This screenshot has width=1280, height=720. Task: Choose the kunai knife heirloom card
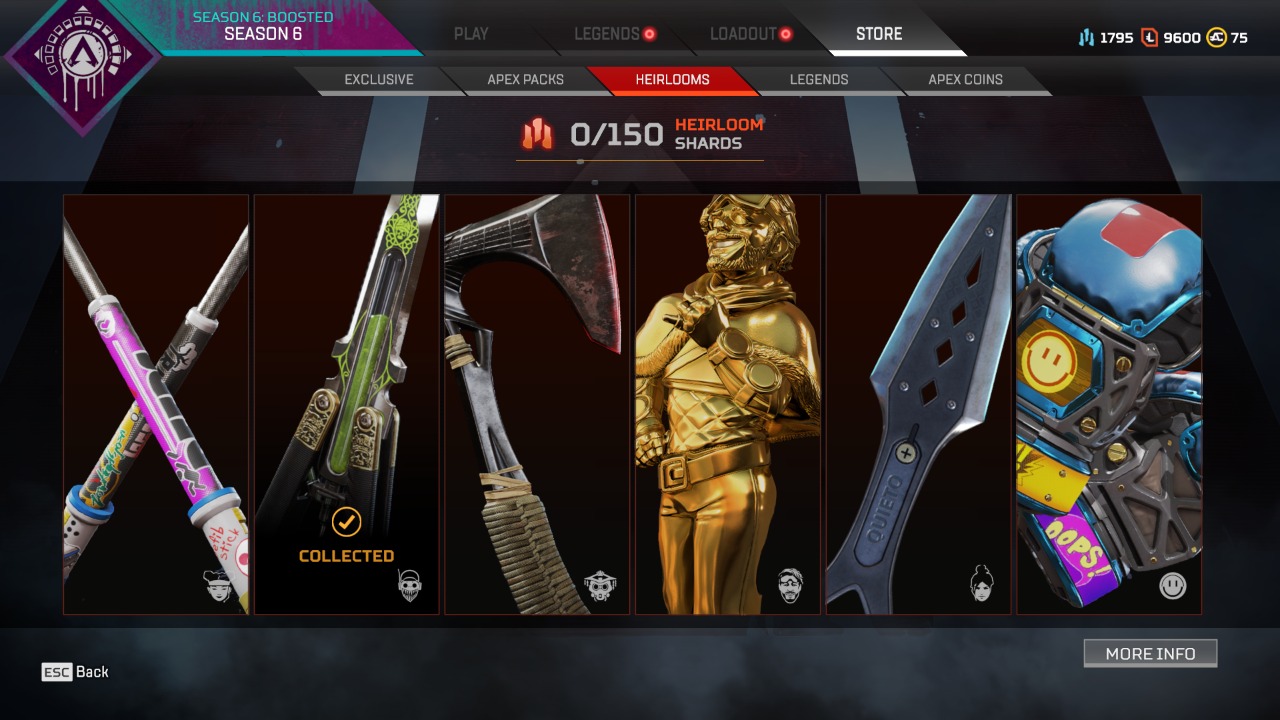pyautogui.click(x=918, y=404)
